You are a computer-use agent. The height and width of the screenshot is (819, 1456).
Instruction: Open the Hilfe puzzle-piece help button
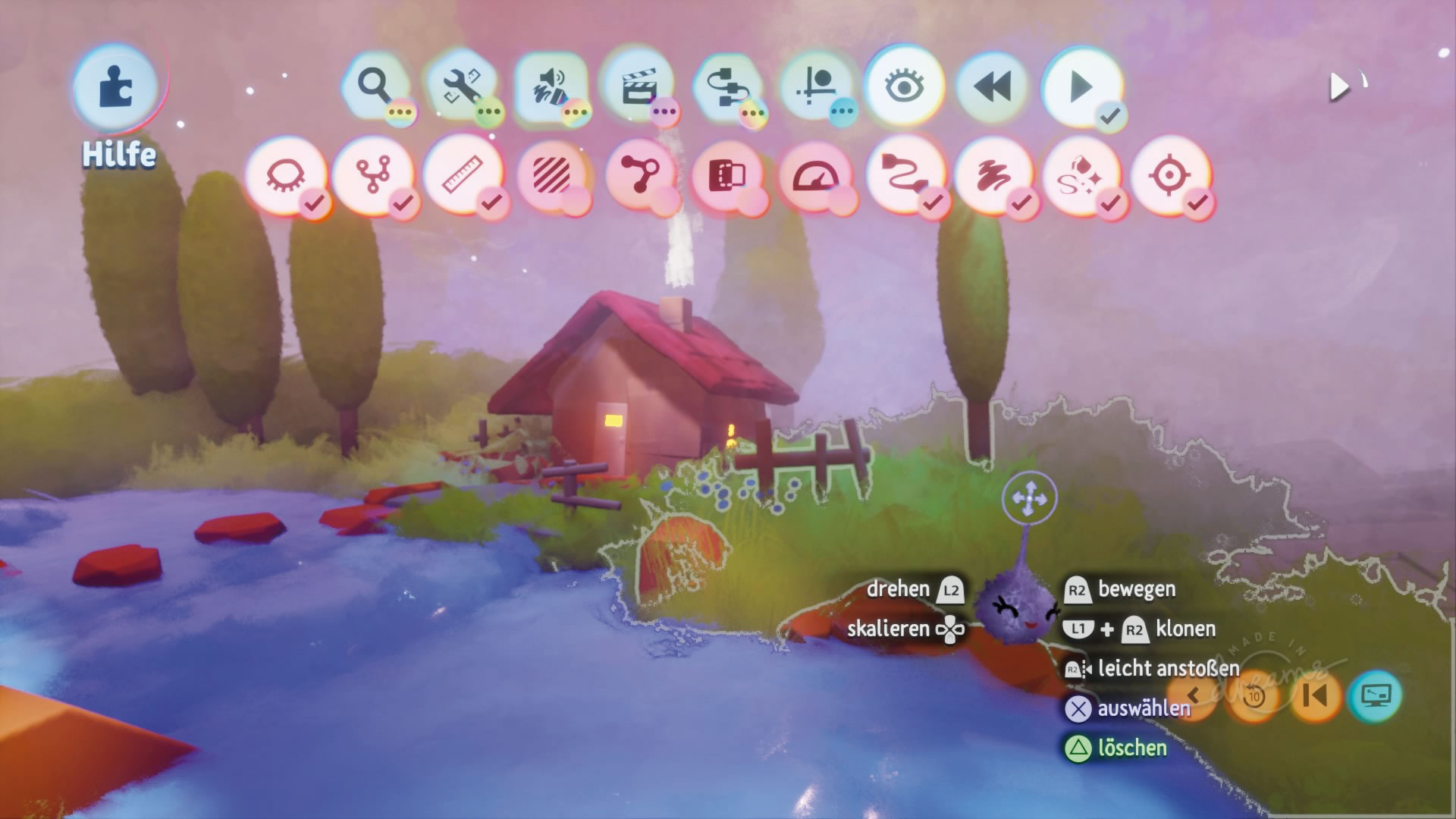click(x=116, y=89)
